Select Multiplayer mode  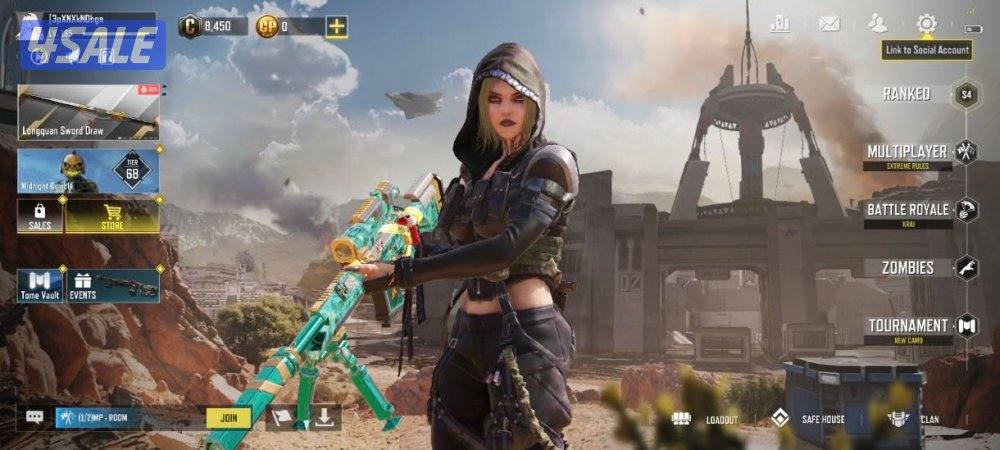(x=908, y=152)
